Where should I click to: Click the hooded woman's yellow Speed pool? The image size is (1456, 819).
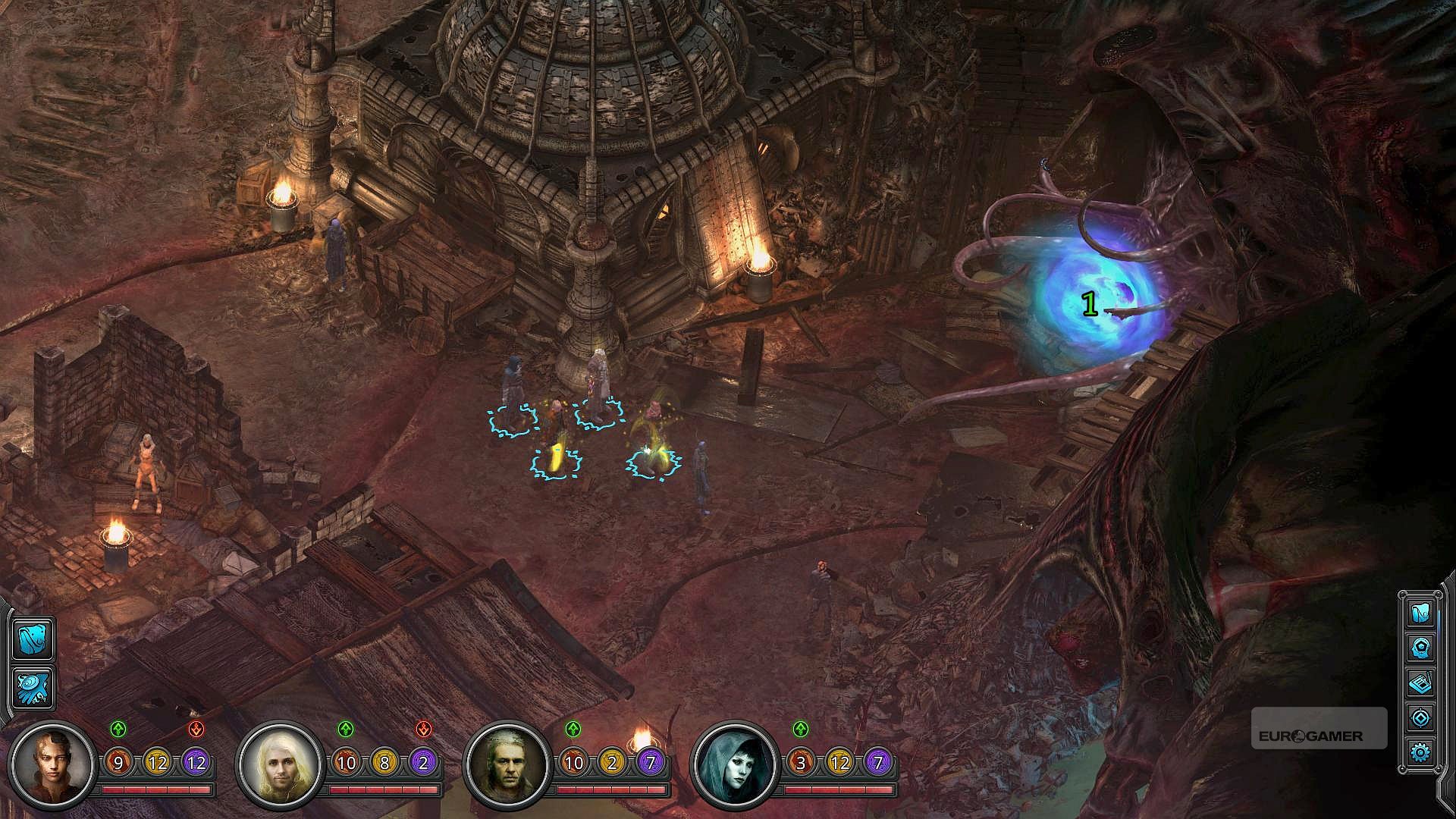coord(839,763)
